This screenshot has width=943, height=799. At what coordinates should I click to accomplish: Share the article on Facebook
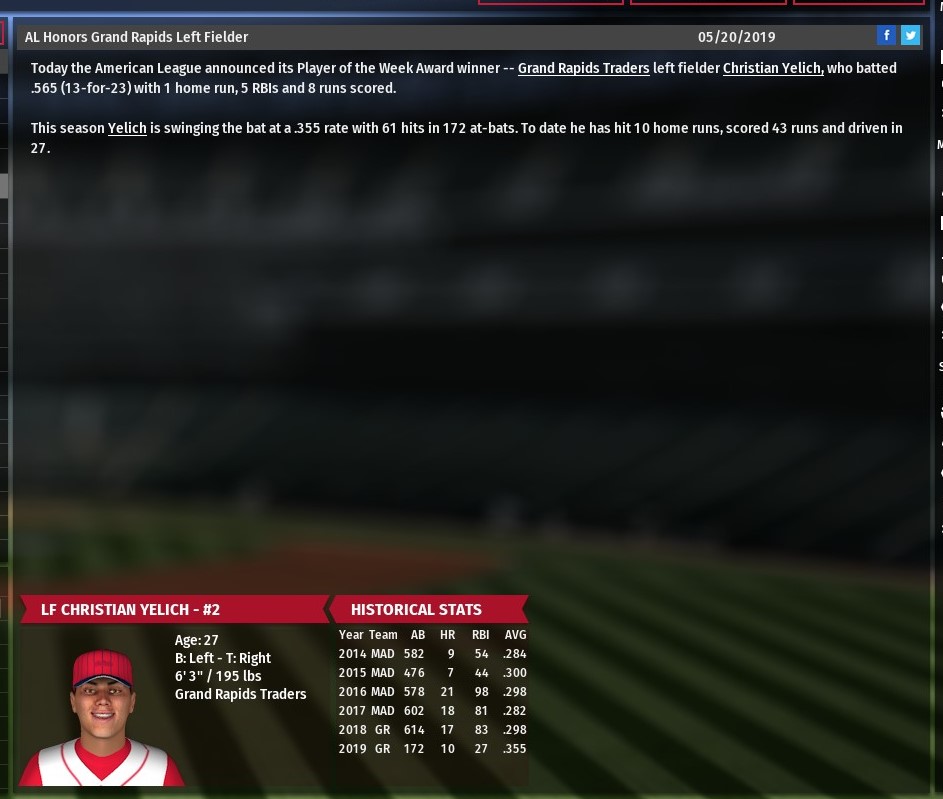pos(886,36)
